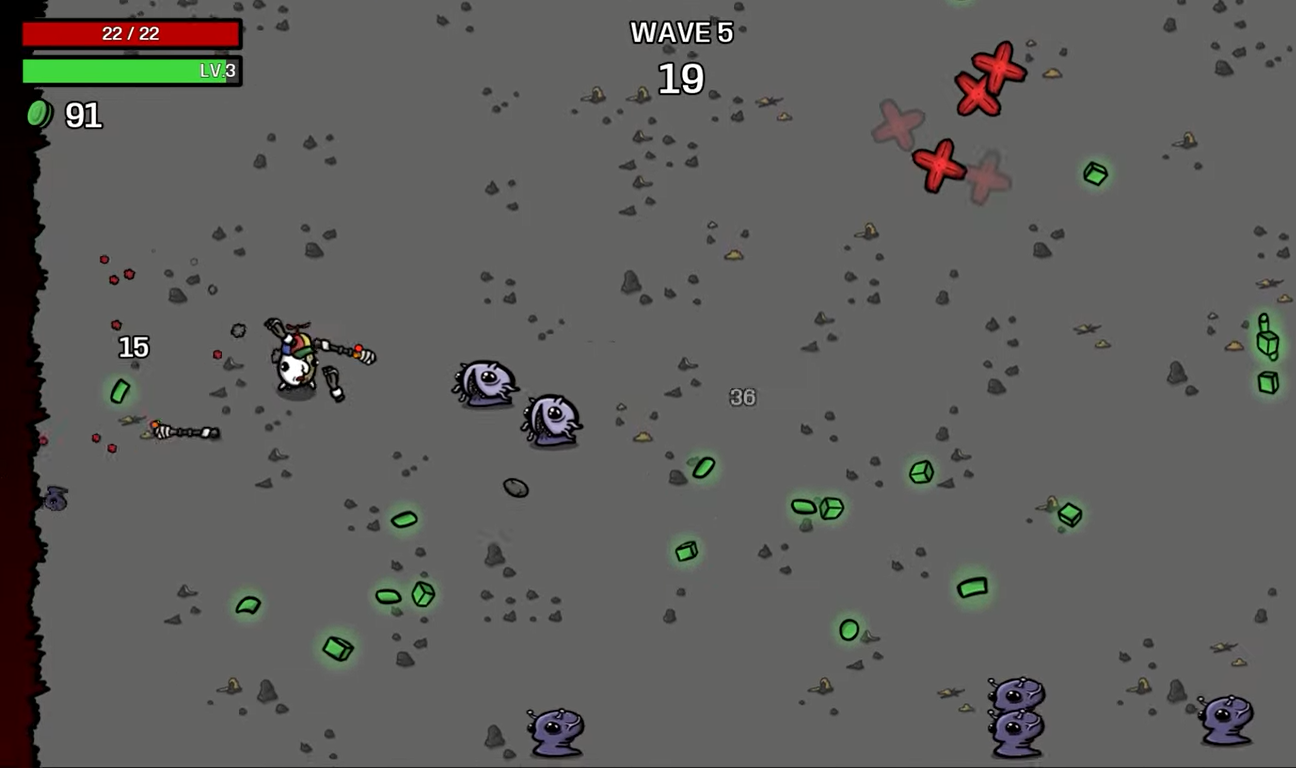The image size is (1296, 768).
Task: Click the purple alien enemy near screen center
Action: click(483, 385)
